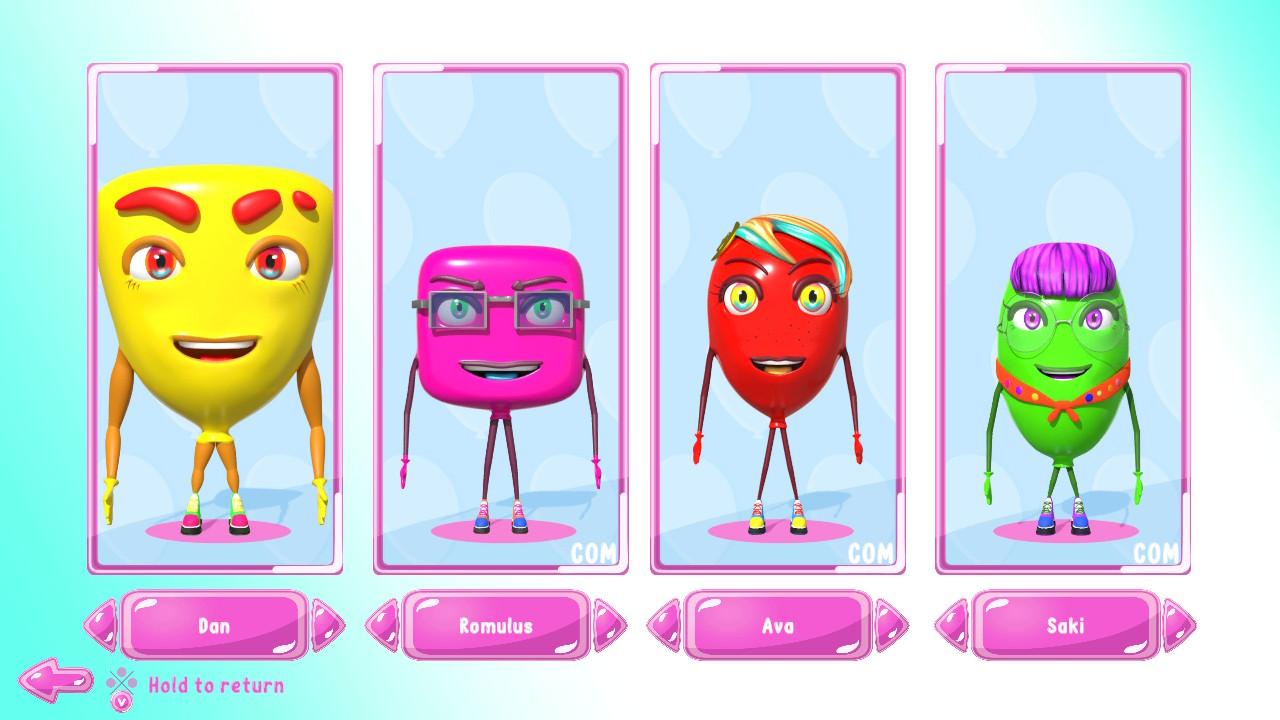Screen dimensions: 1280x720
Task: Go back with the pink return arrow
Action: pos(56,680)
